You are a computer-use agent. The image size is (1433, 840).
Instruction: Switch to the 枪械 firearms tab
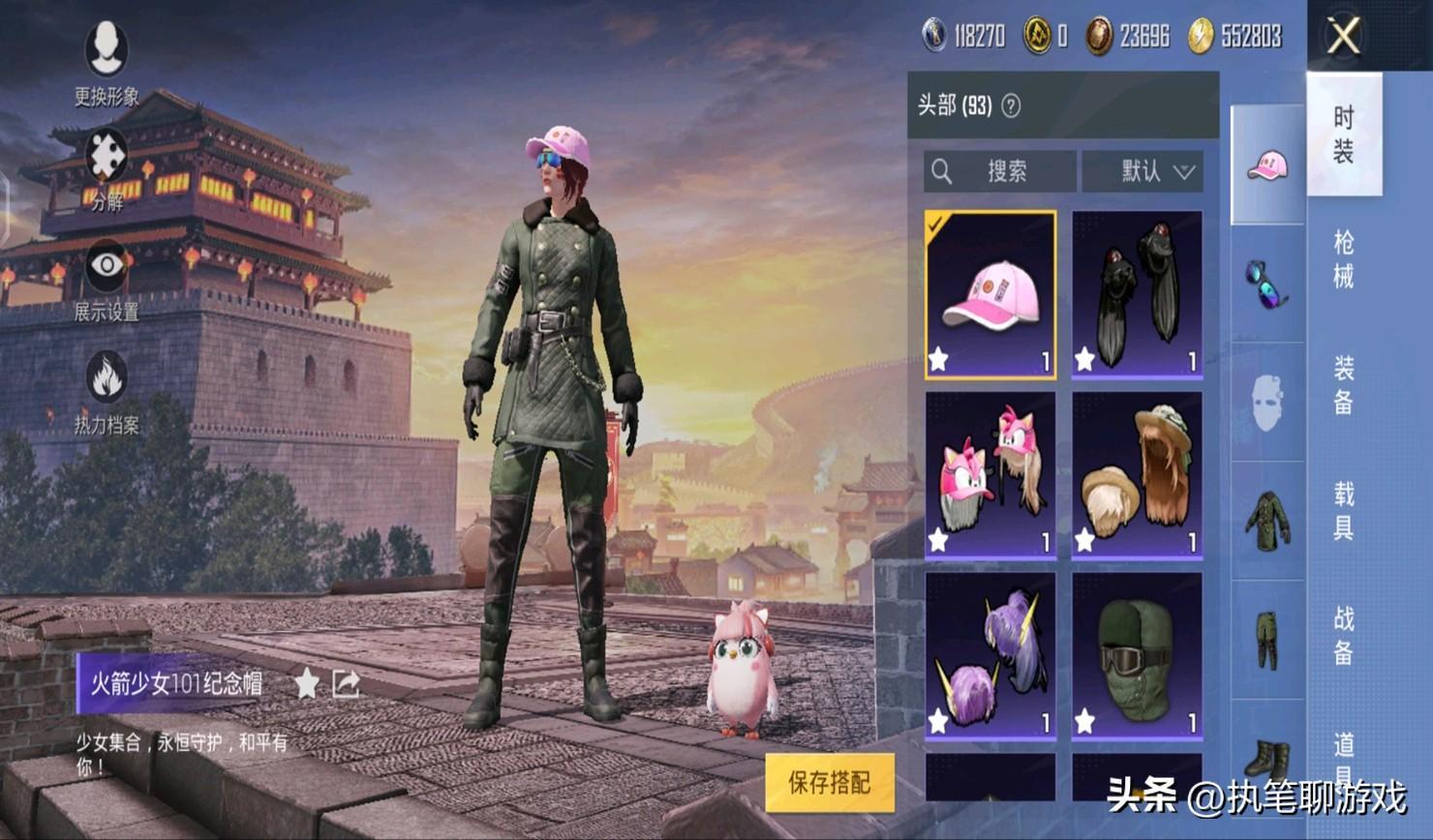pyautogui.click(x=1344, y=259)
